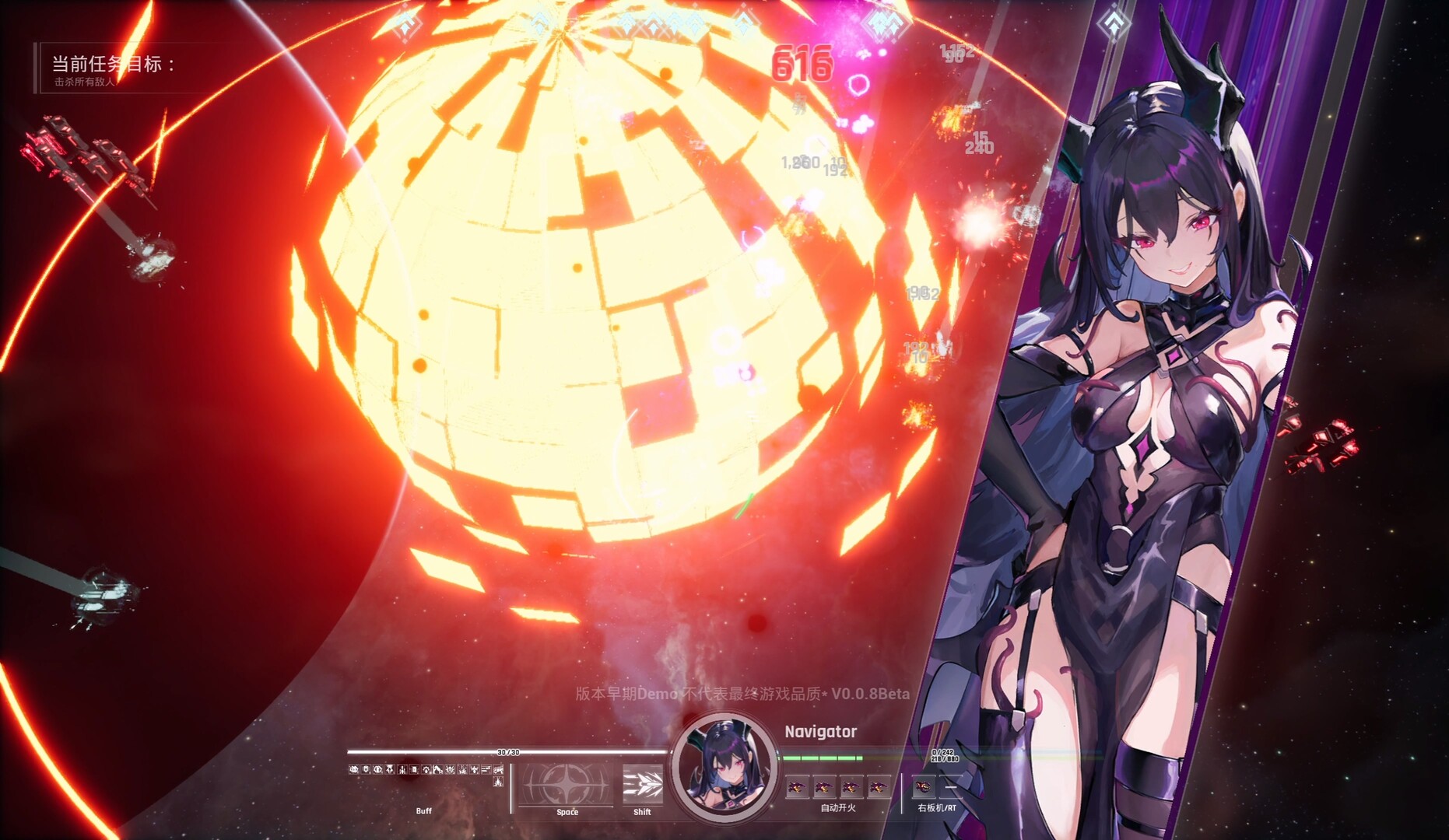Click the last buff icon on second row

coord(498,782)
